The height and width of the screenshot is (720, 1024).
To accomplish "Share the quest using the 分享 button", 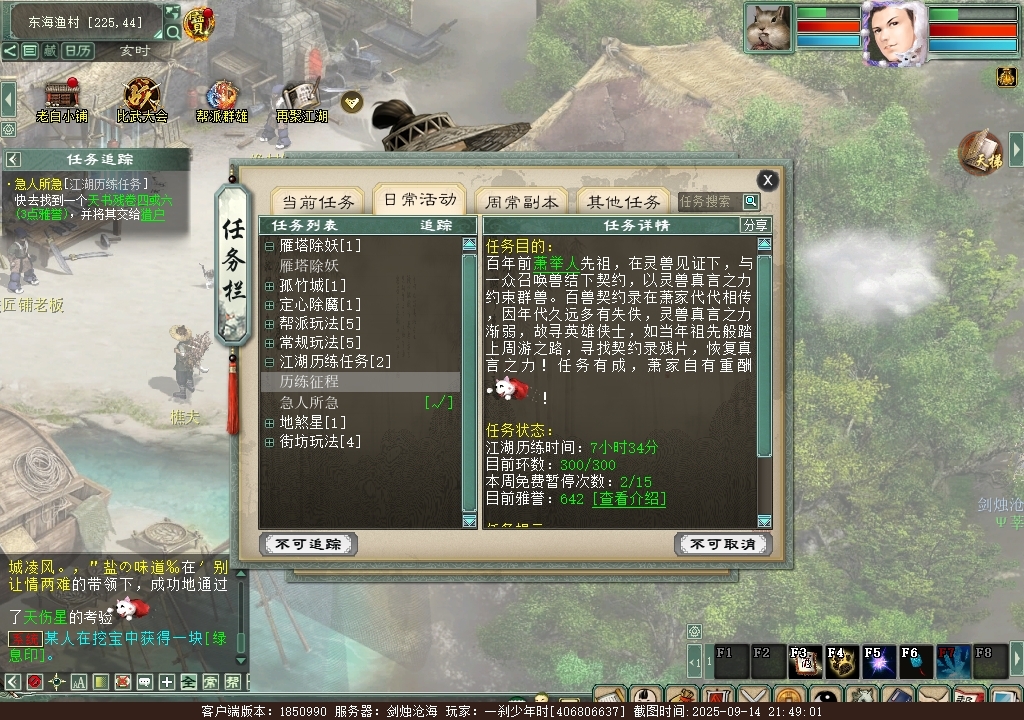I will 756,226.
